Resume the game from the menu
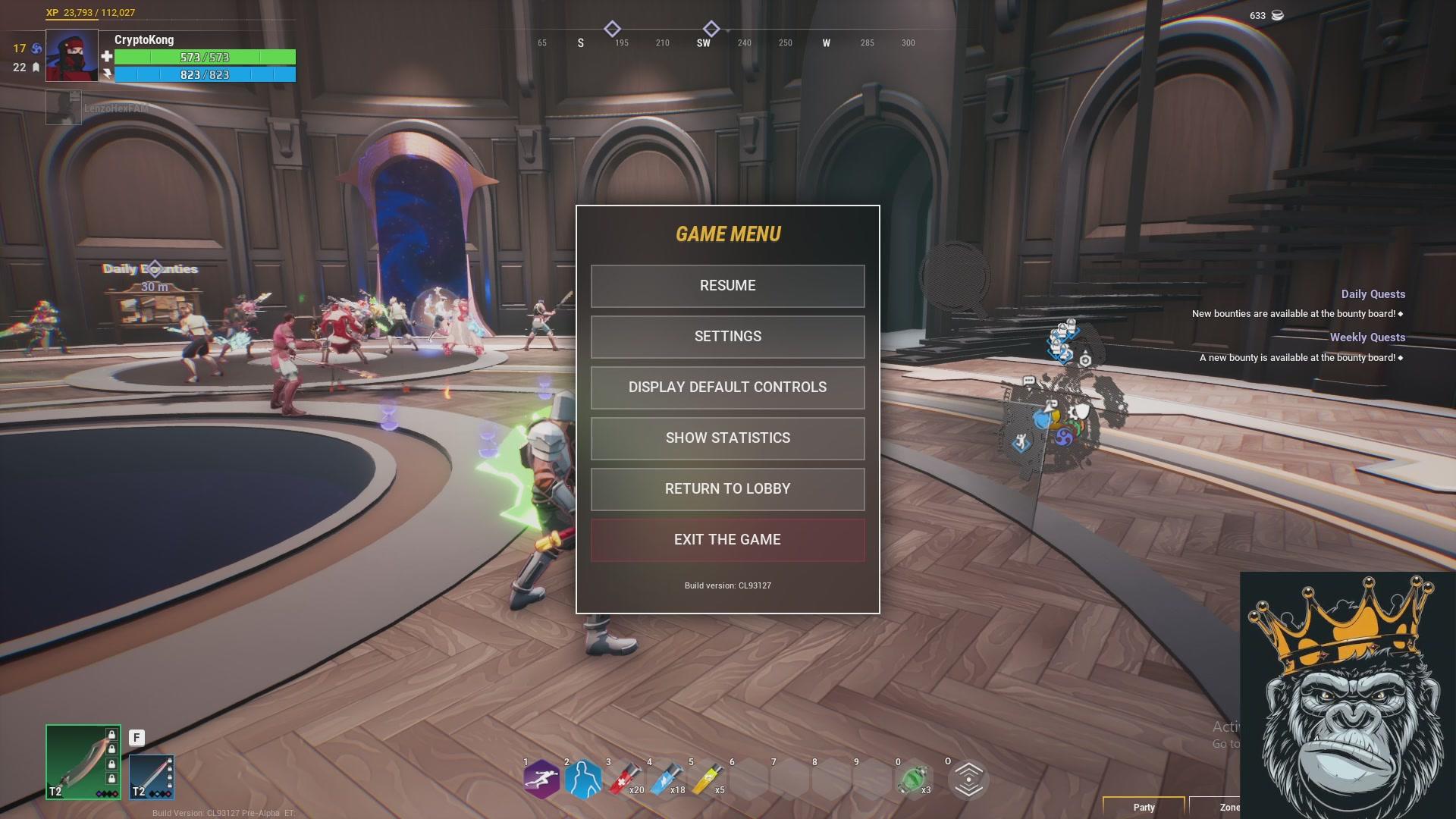This screenshot has width=1456, height=819. tap(727, 286)
